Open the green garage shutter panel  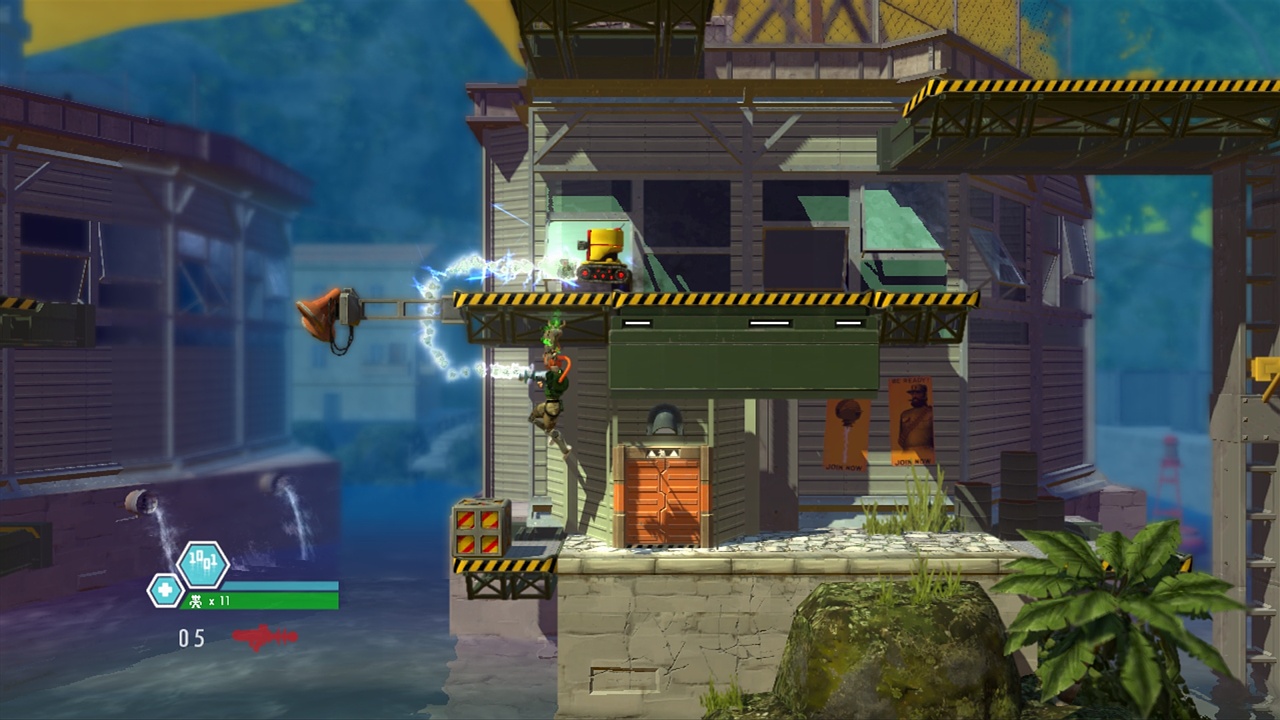click(740, 355)
